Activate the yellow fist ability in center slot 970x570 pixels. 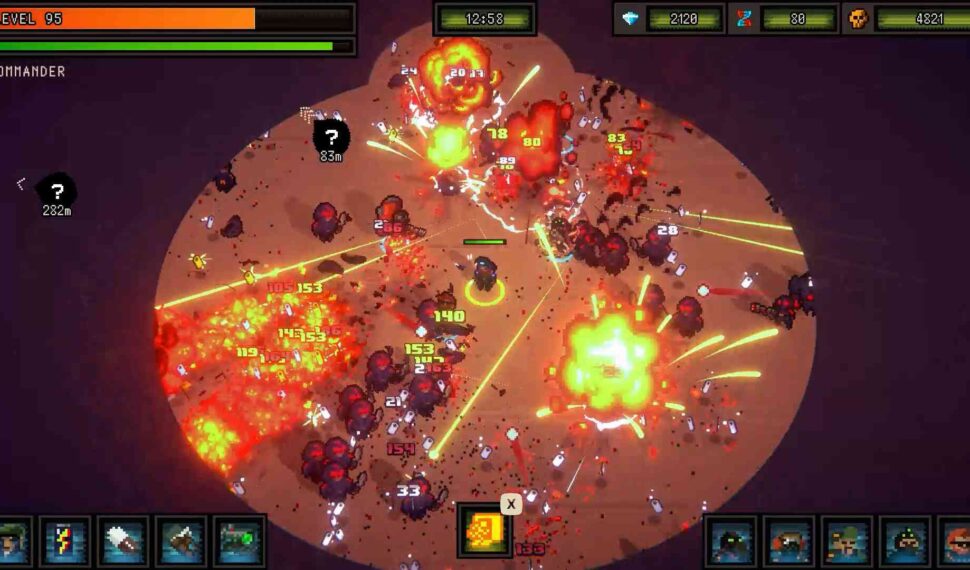485,530
